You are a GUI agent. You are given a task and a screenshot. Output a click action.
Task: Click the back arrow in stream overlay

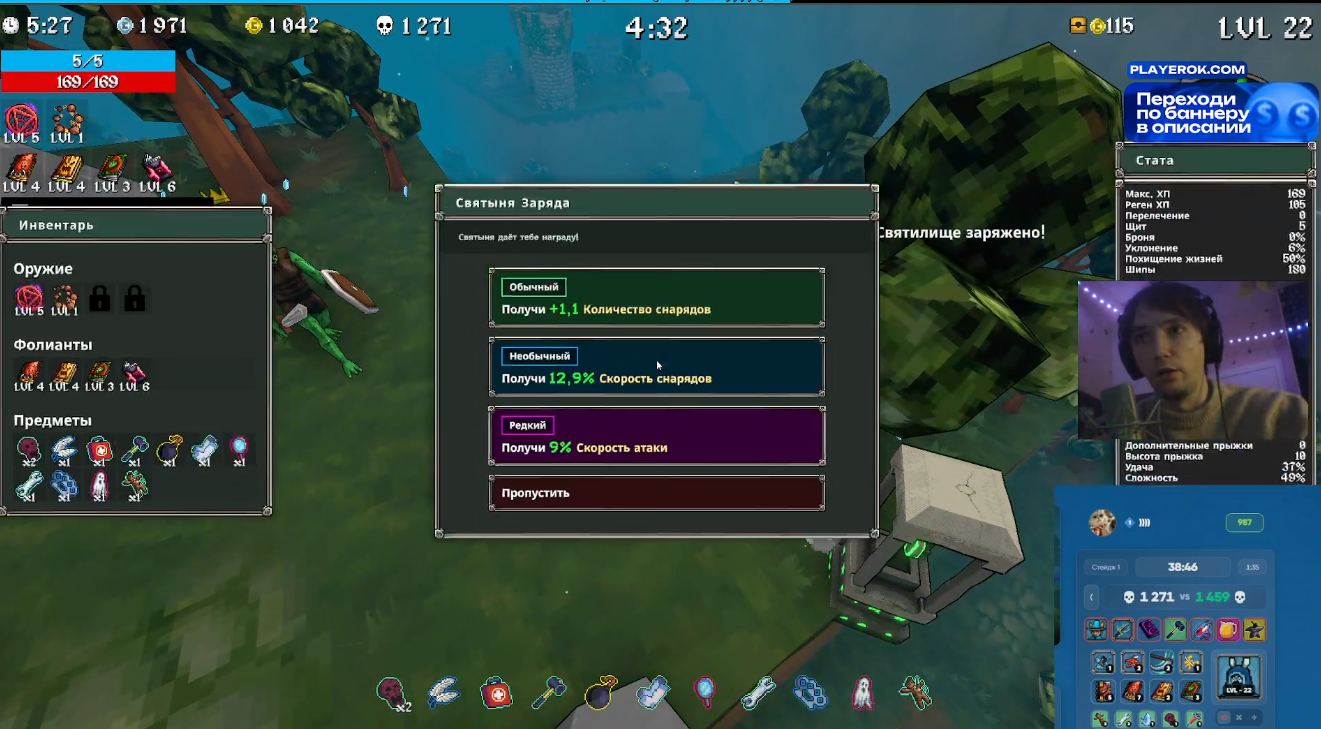tap(1092, 597)
